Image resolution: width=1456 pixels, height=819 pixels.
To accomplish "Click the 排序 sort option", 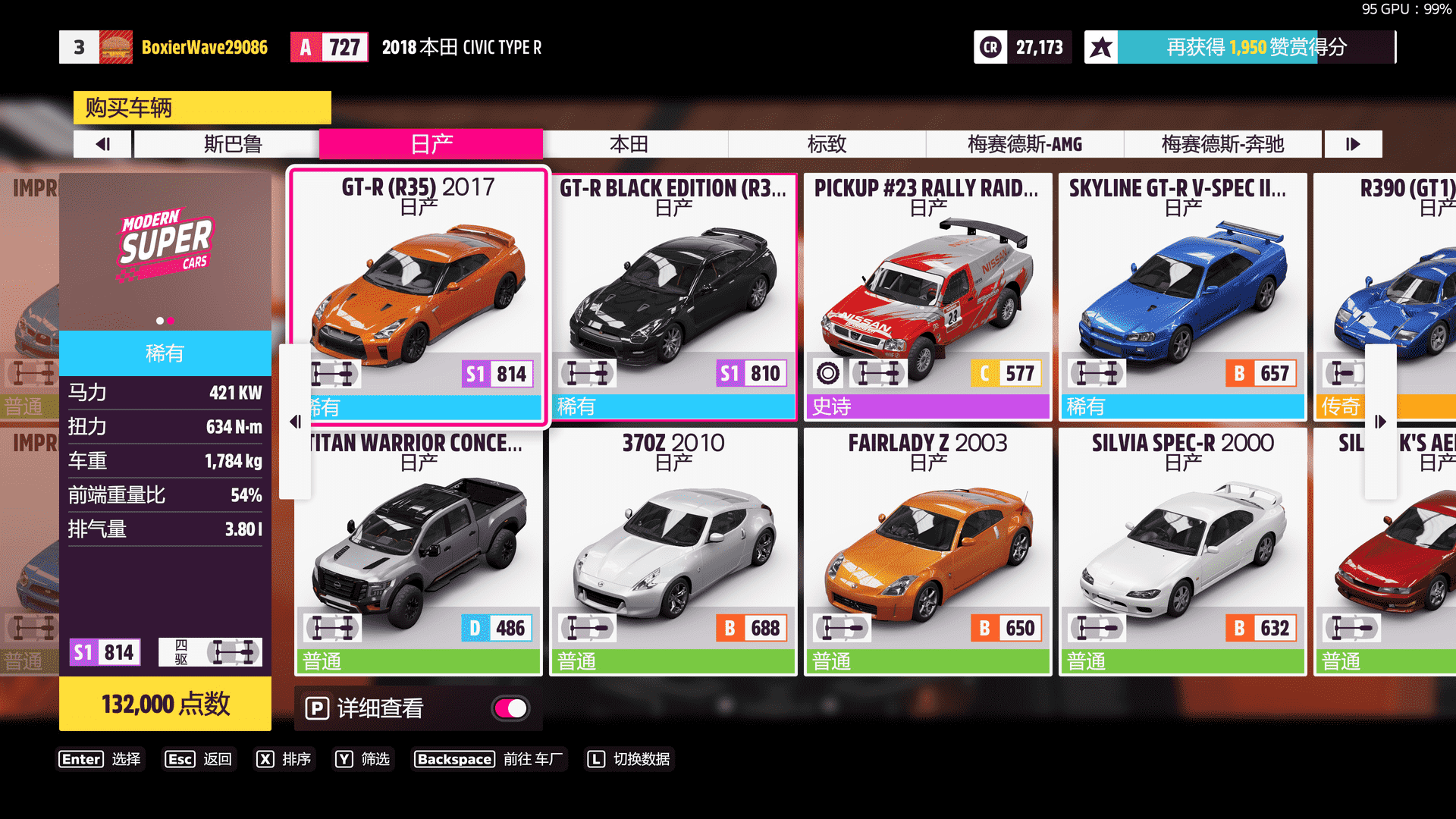I will (x=284, y=759).
